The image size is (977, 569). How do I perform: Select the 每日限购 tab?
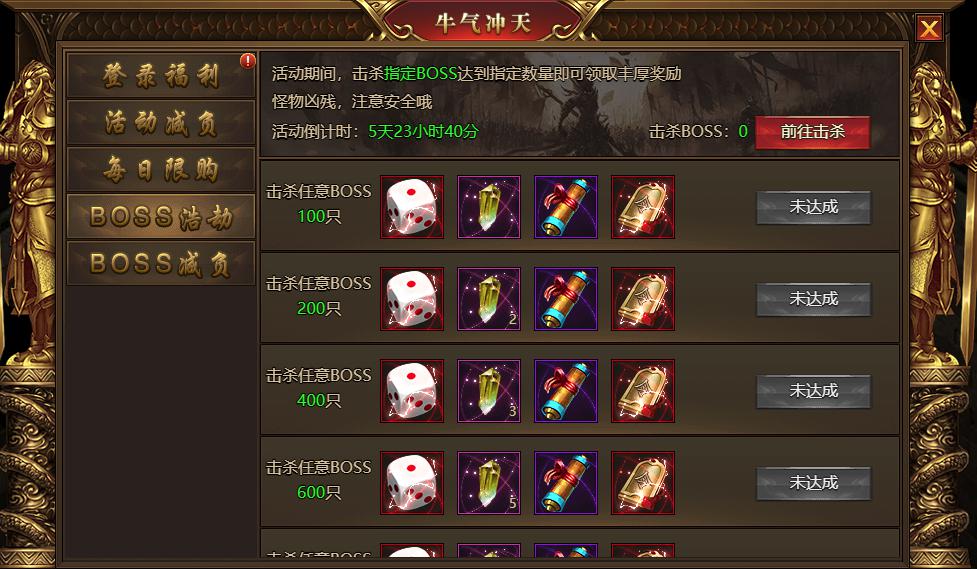(160, 170)
